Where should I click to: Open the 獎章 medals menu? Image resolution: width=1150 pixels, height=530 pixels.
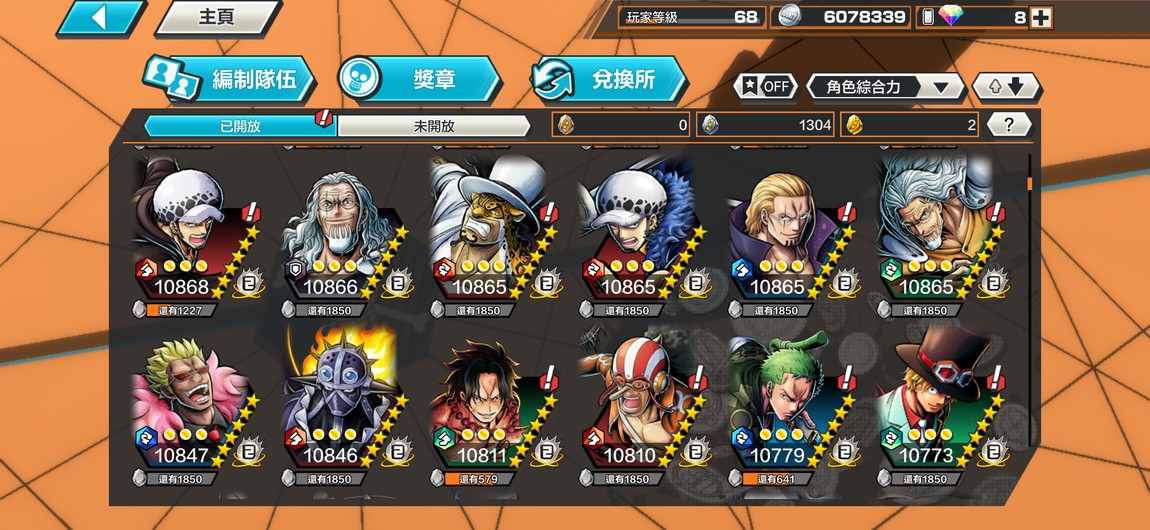point(420,80)
